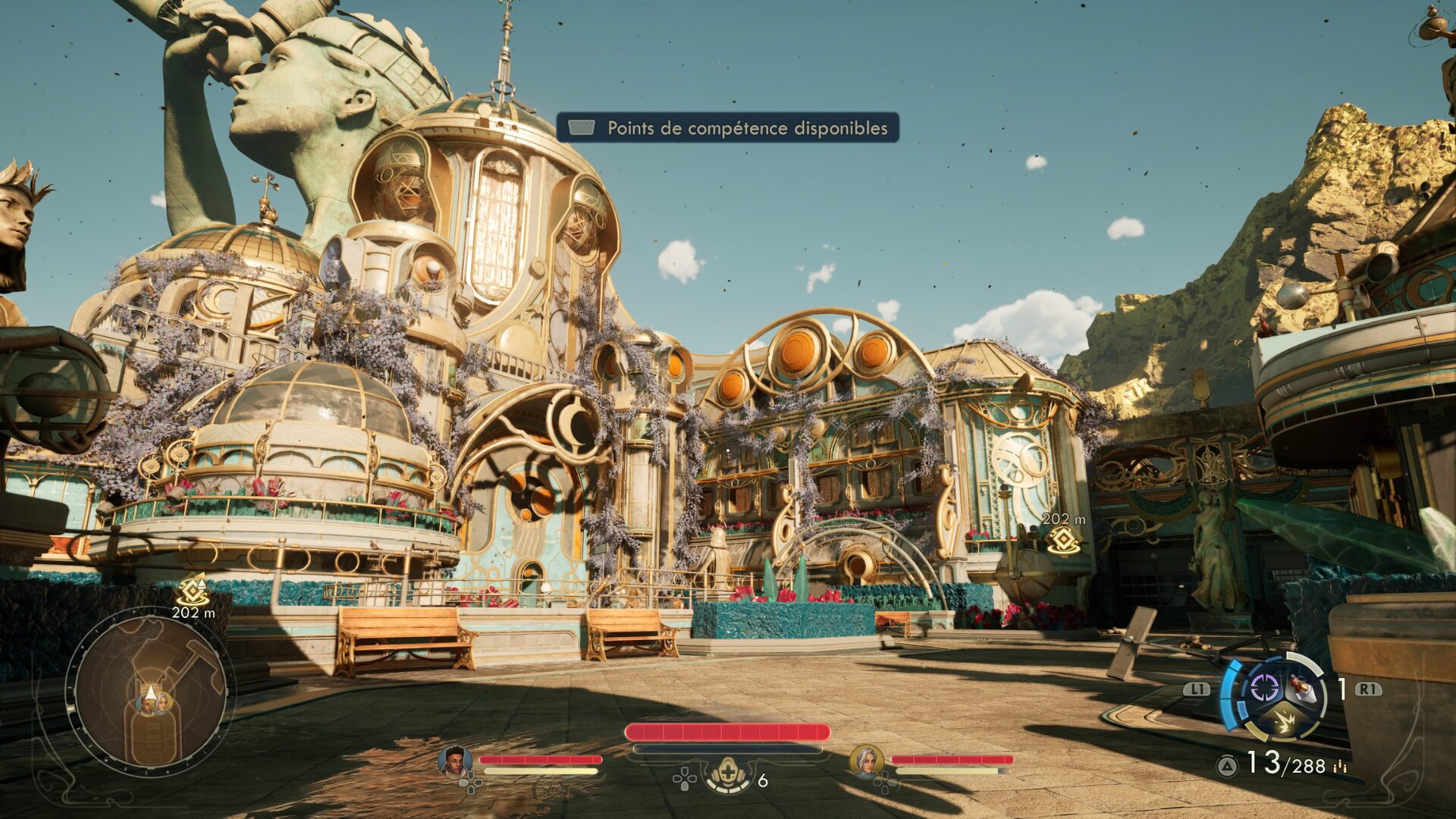
Task: Open the "Points de compétence disponibles" notification
Action: click(728, 127)
